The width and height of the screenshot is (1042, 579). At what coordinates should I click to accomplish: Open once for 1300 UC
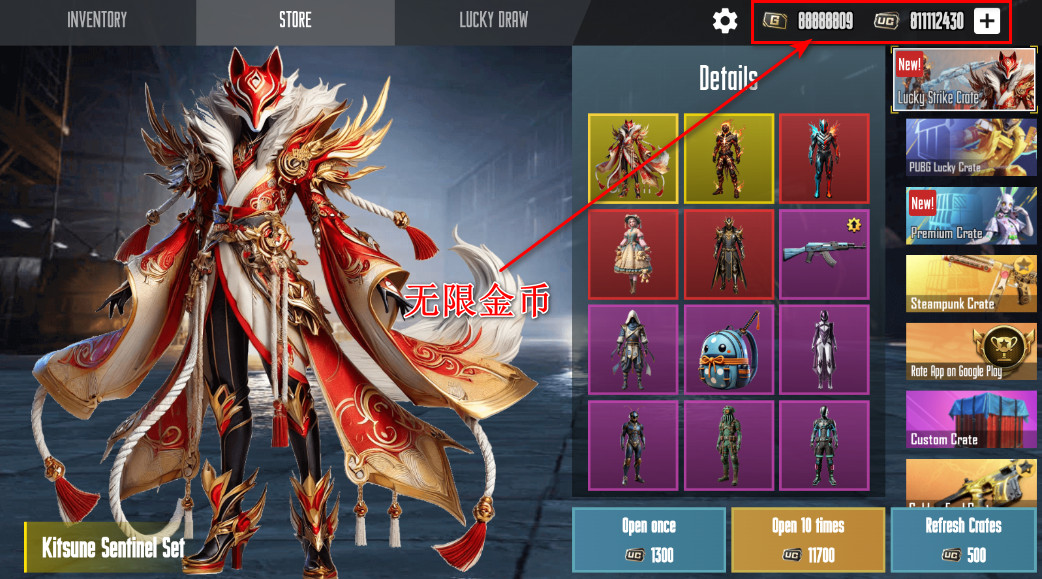tap(648, 539)
